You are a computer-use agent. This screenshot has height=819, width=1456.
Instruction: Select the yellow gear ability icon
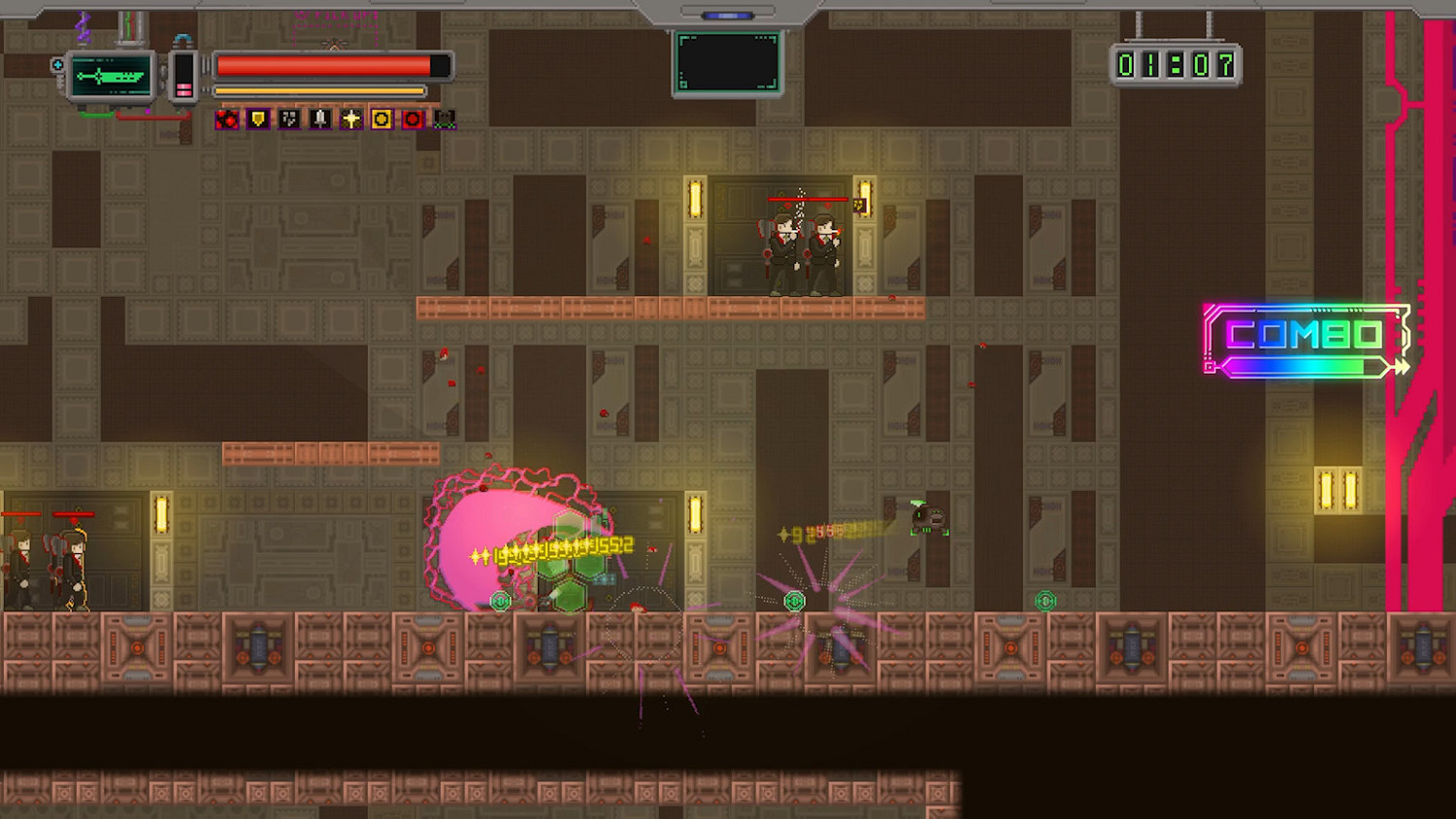[x=381, y=119]
